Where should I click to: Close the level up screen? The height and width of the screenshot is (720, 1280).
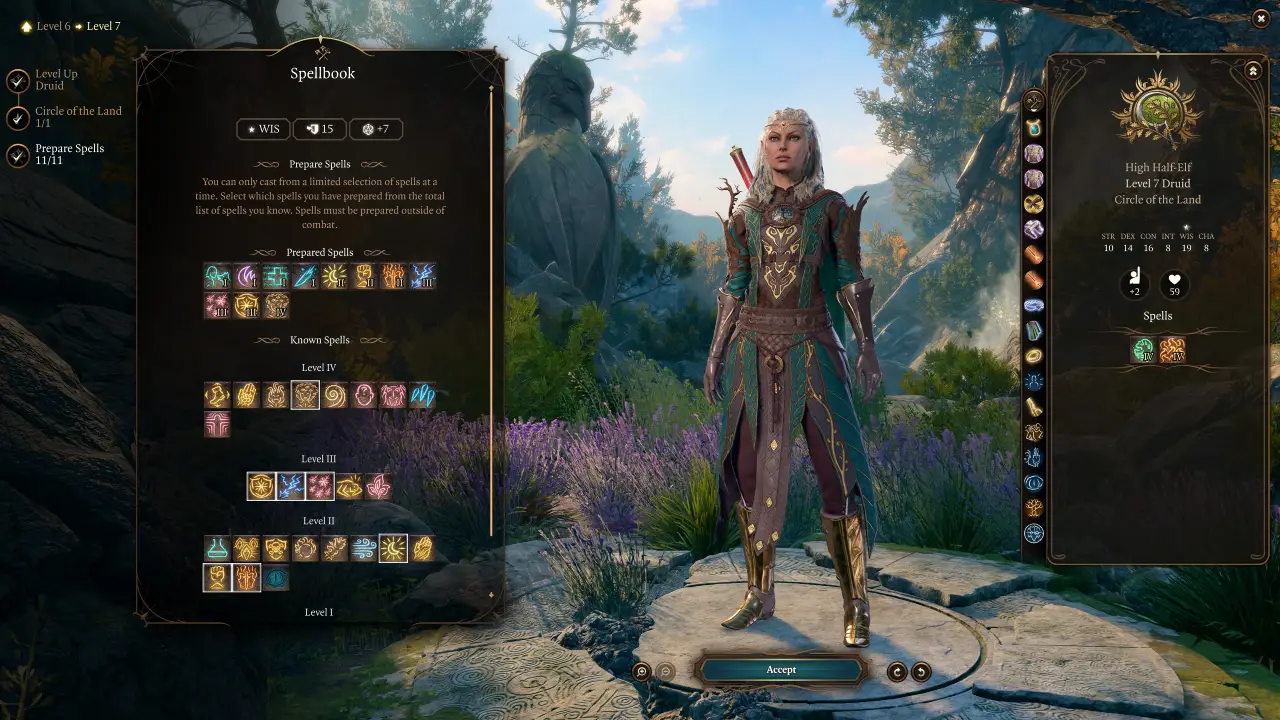(x=1261, y=18)
